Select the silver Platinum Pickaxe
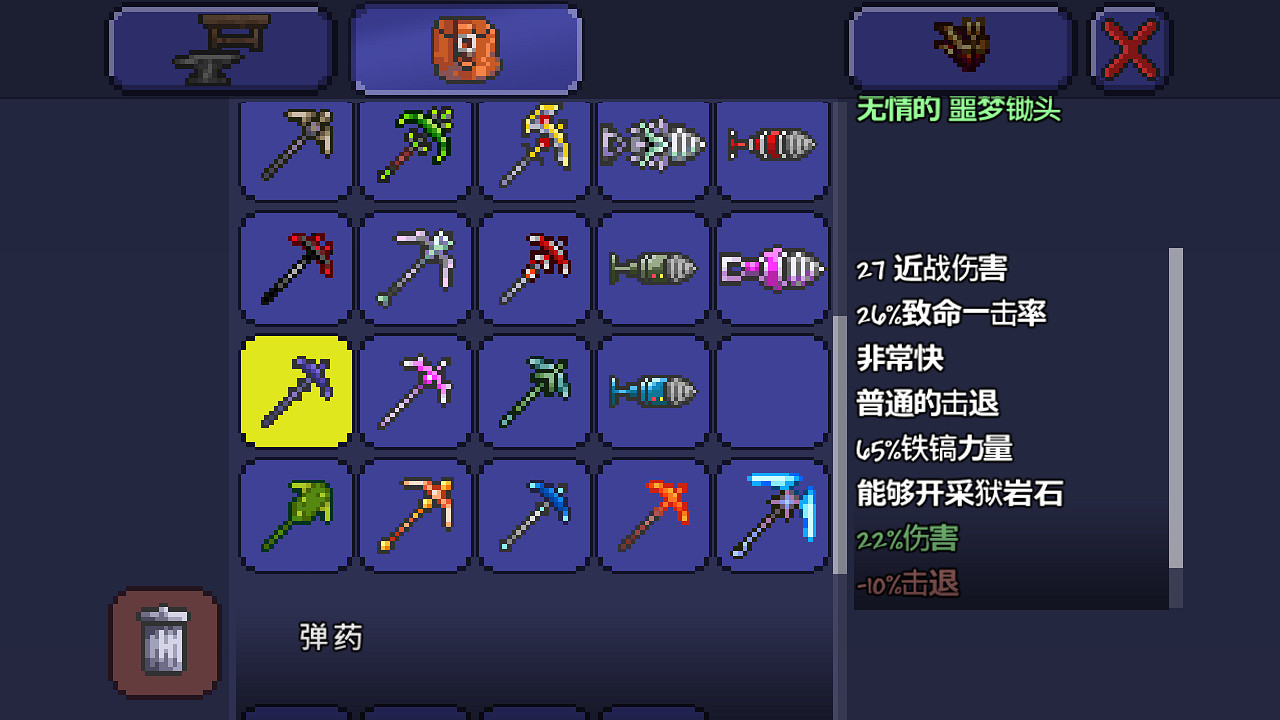 tap(415, 268)
